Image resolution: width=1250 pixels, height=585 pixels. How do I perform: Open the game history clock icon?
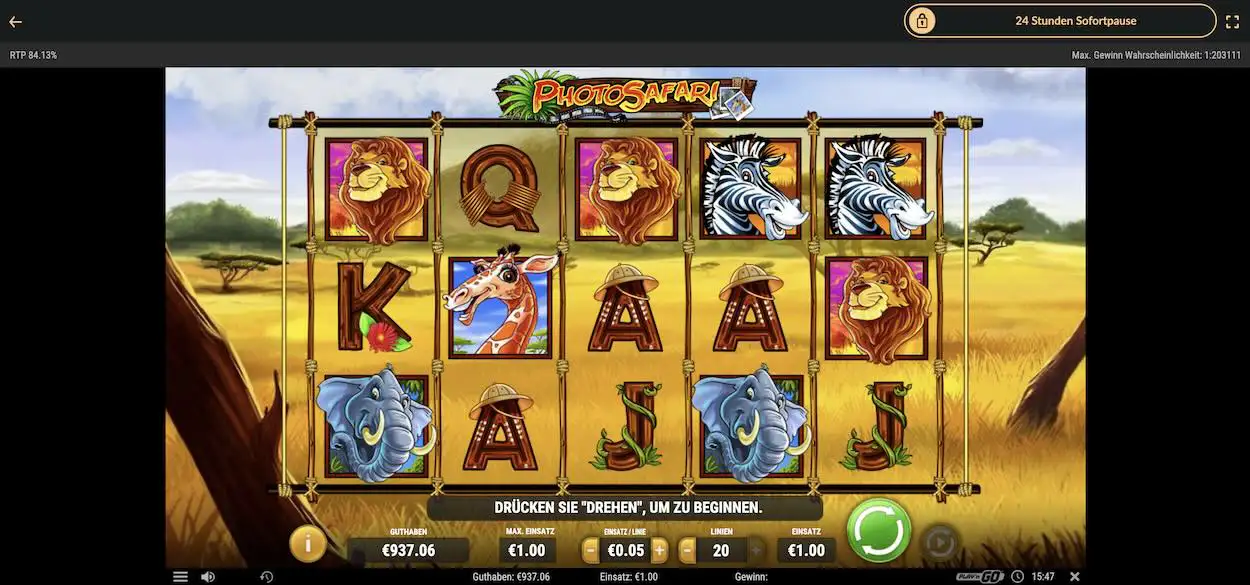(x=267, y=577)
